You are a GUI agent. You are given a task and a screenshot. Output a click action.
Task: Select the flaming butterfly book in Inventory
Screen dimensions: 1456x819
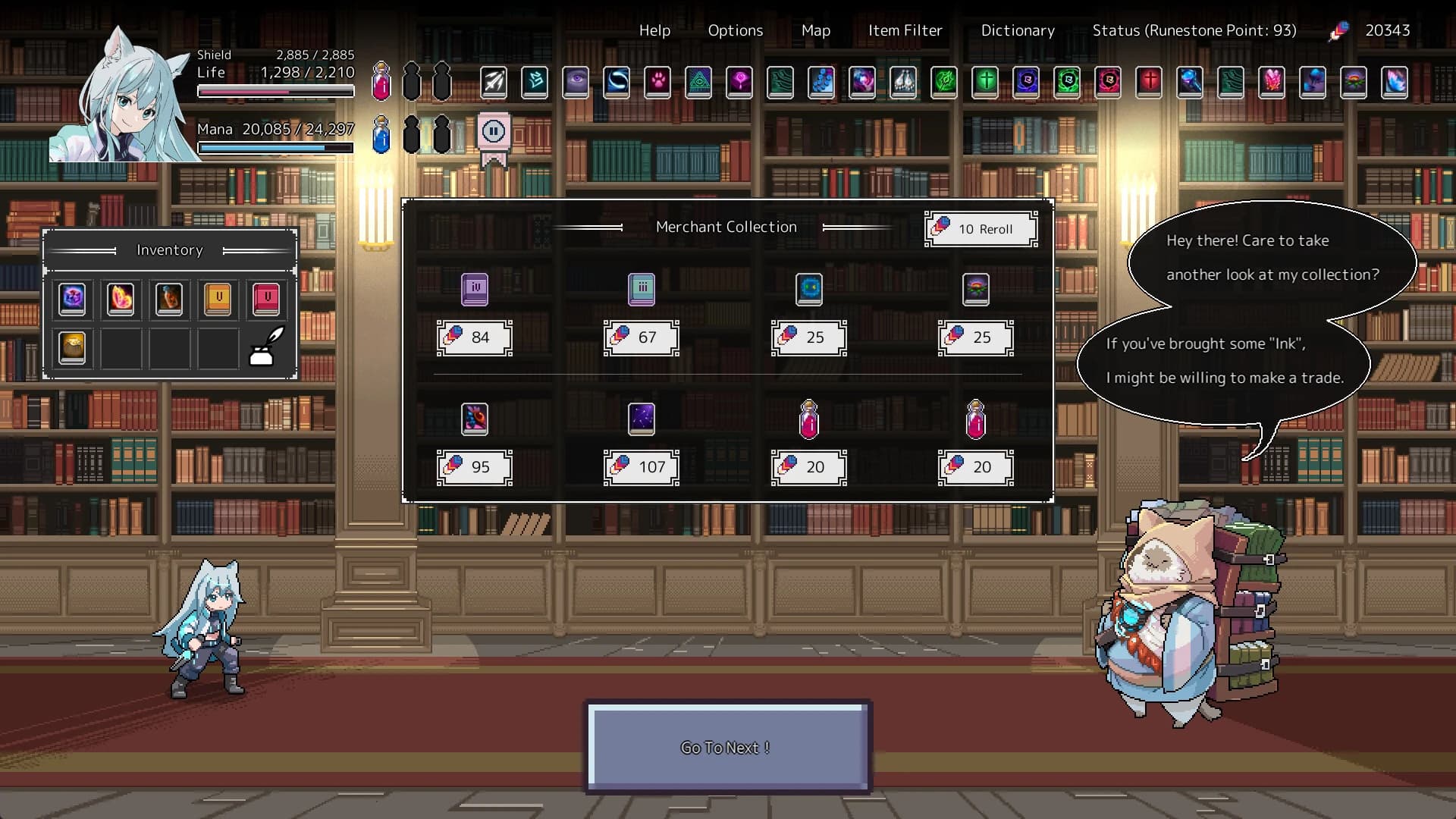[x=121, y=299]
